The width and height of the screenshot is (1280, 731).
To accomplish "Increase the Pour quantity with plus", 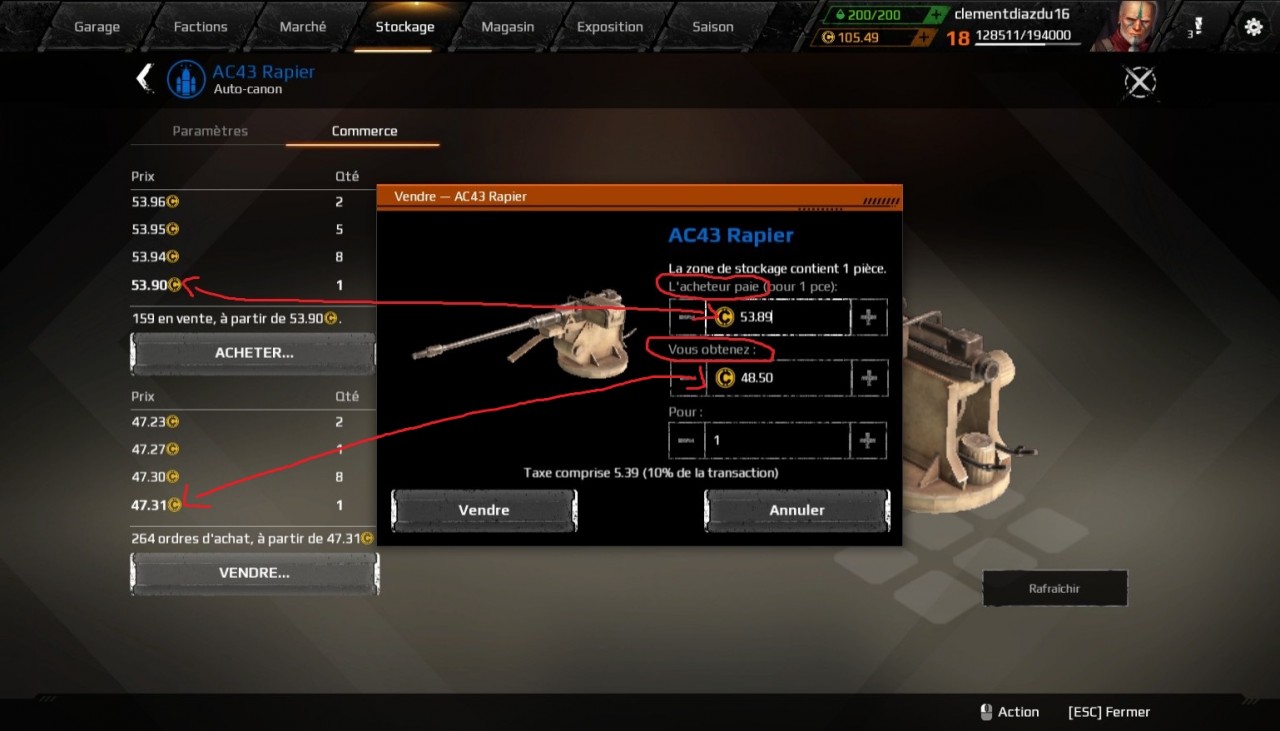I will click(868, 440).
